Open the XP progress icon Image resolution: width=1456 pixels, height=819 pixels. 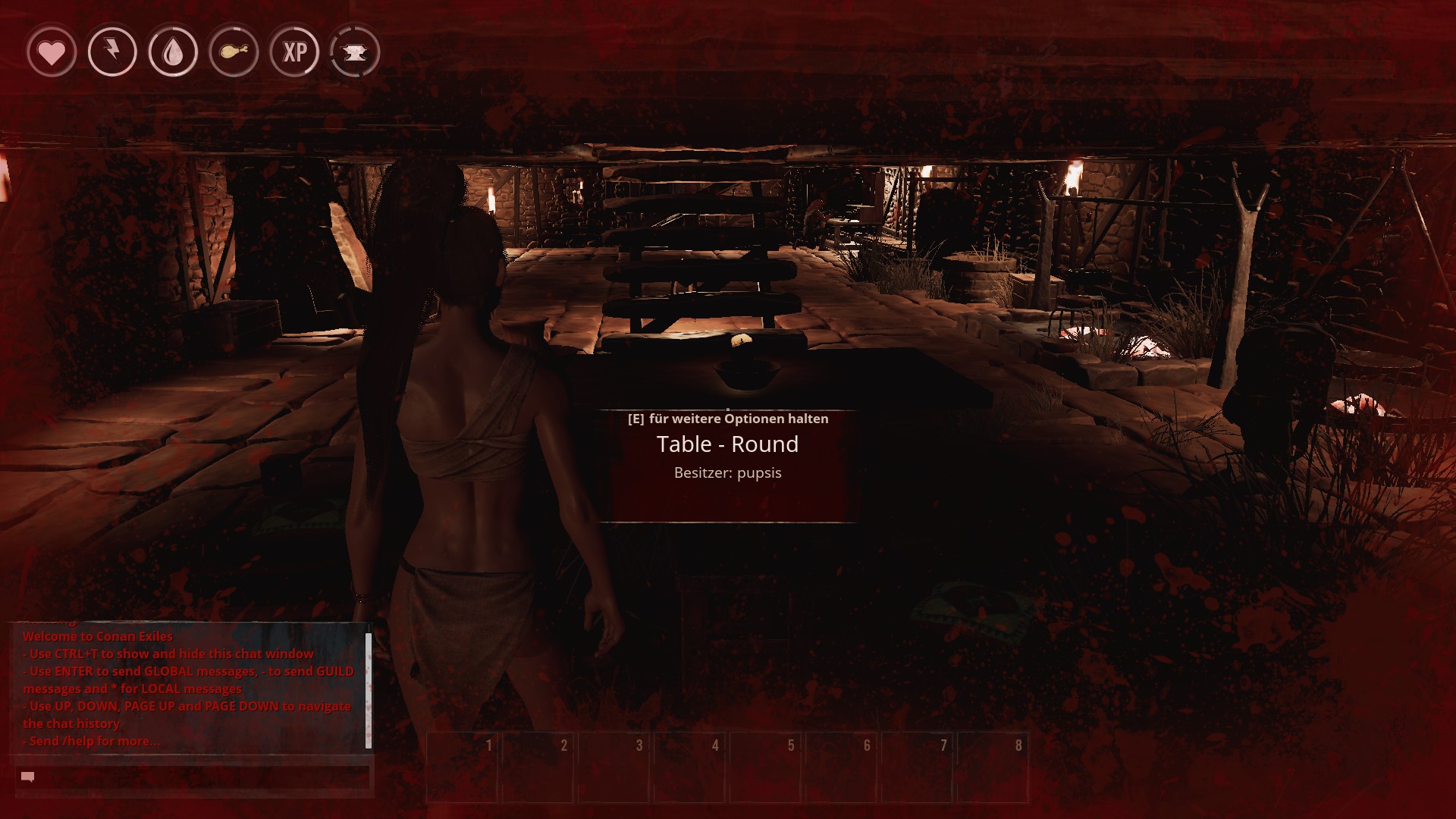click(294, 52)
